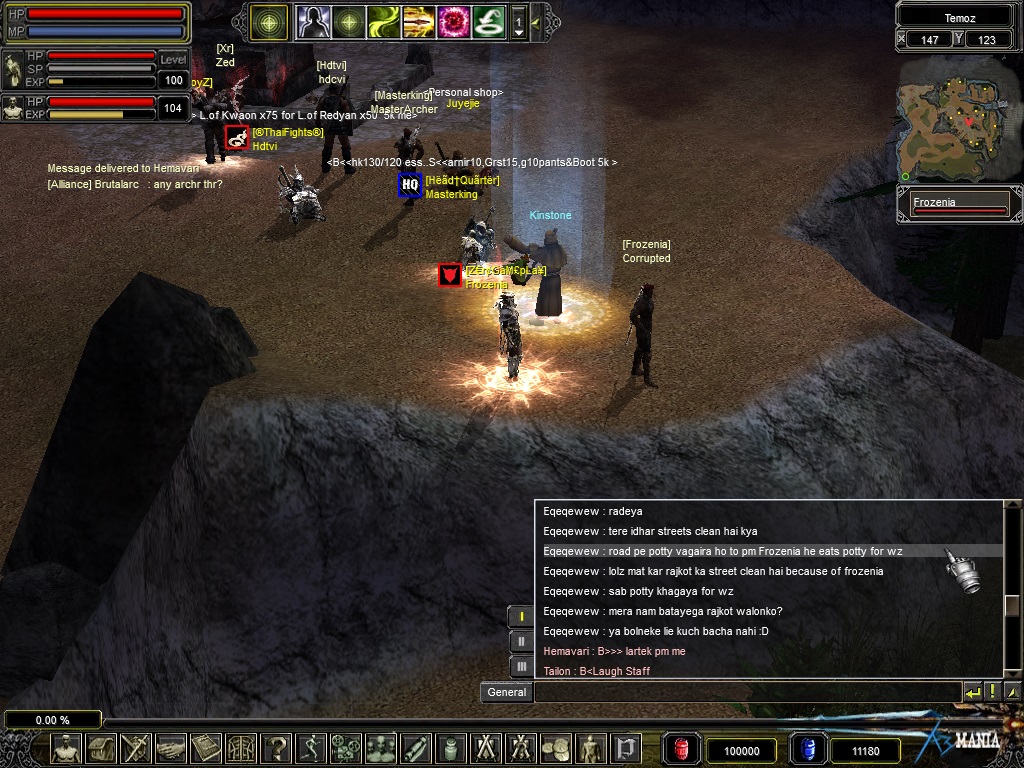Click the exclamation mark chat button
This screenshot has width=1024, height=768.
(992, 692)
